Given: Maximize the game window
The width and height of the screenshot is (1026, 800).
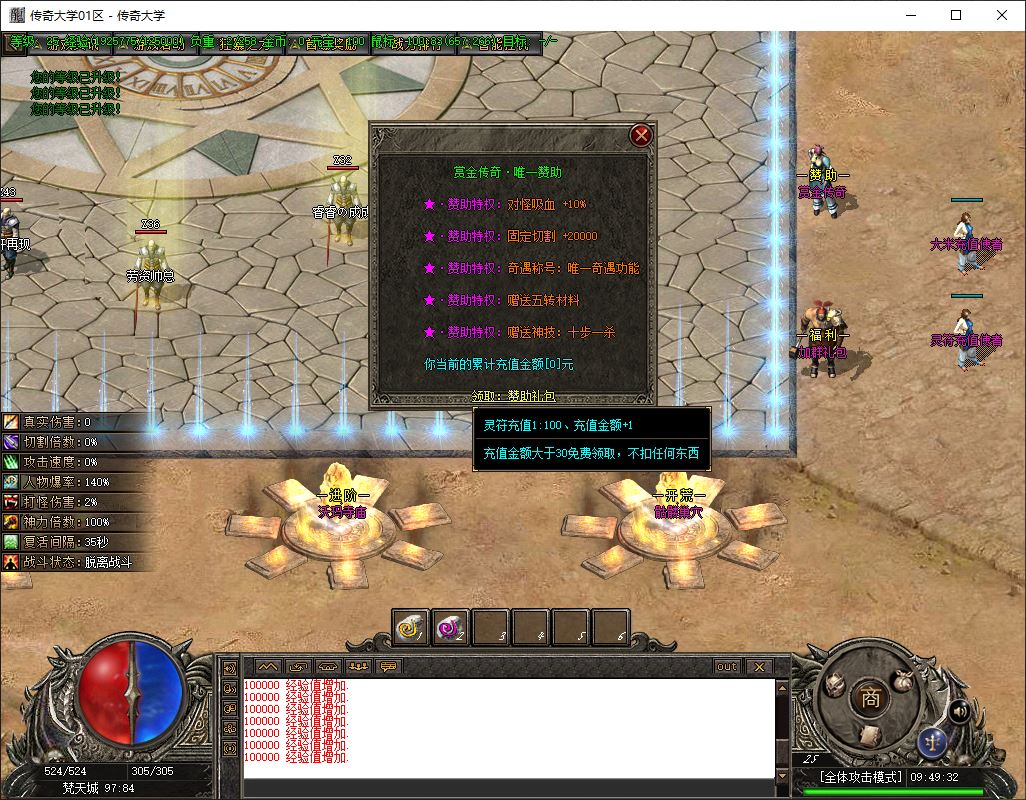Looking at the screenshot, I should pos(956,15).
